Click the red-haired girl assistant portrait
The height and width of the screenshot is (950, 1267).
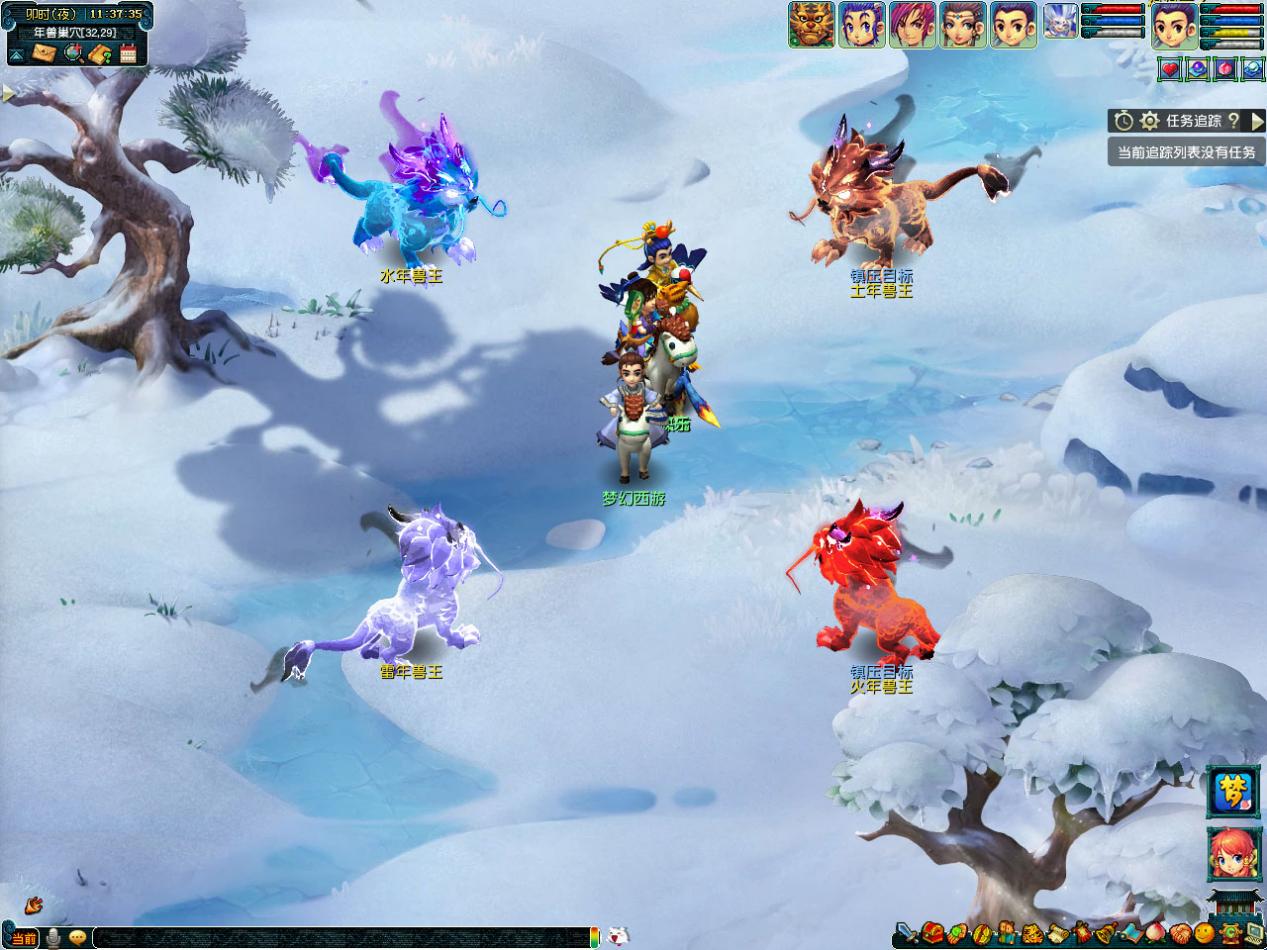pyautogui.click(x=1233, y=853)
